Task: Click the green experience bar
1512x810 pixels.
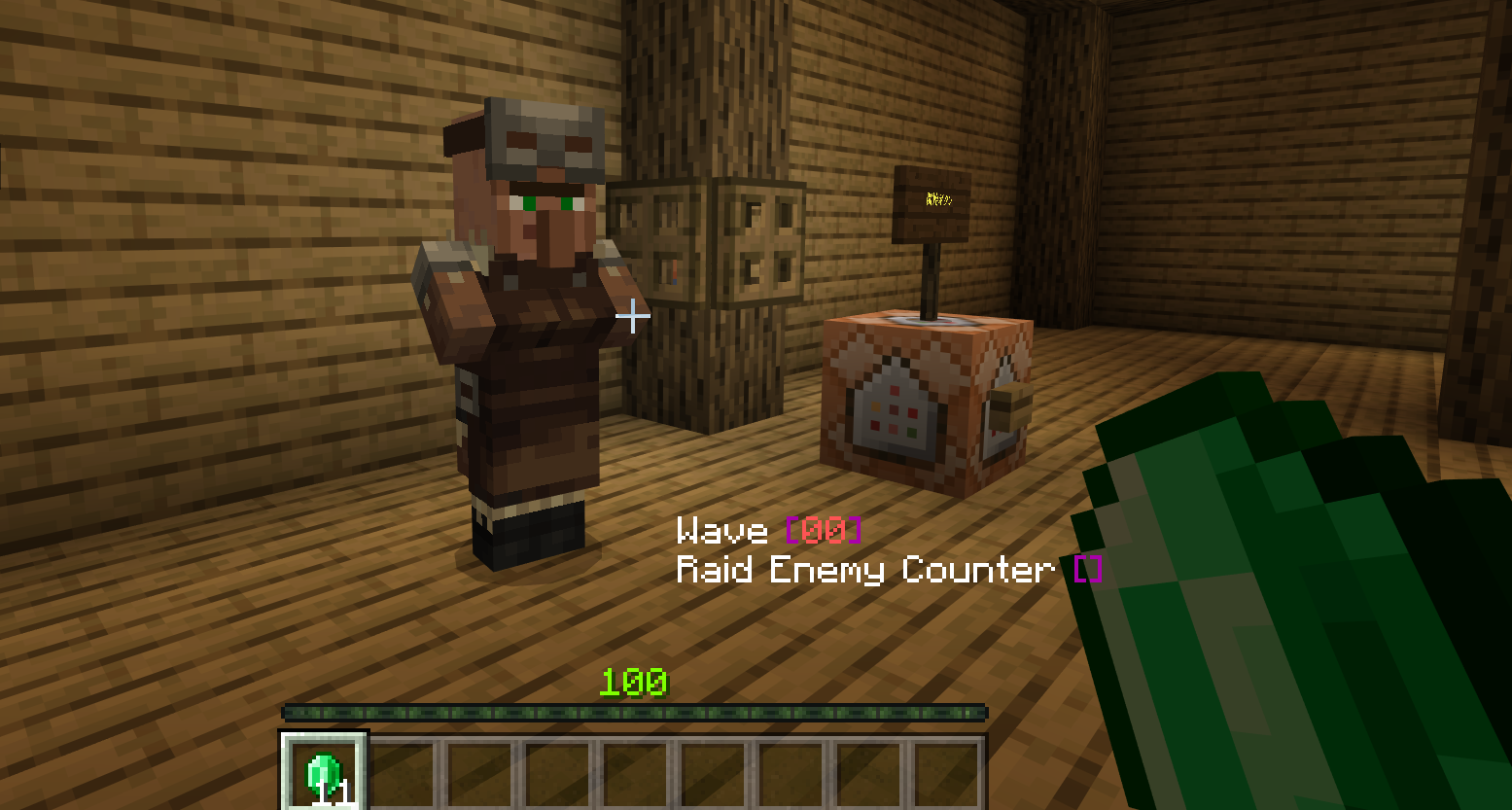Action: 632,713
